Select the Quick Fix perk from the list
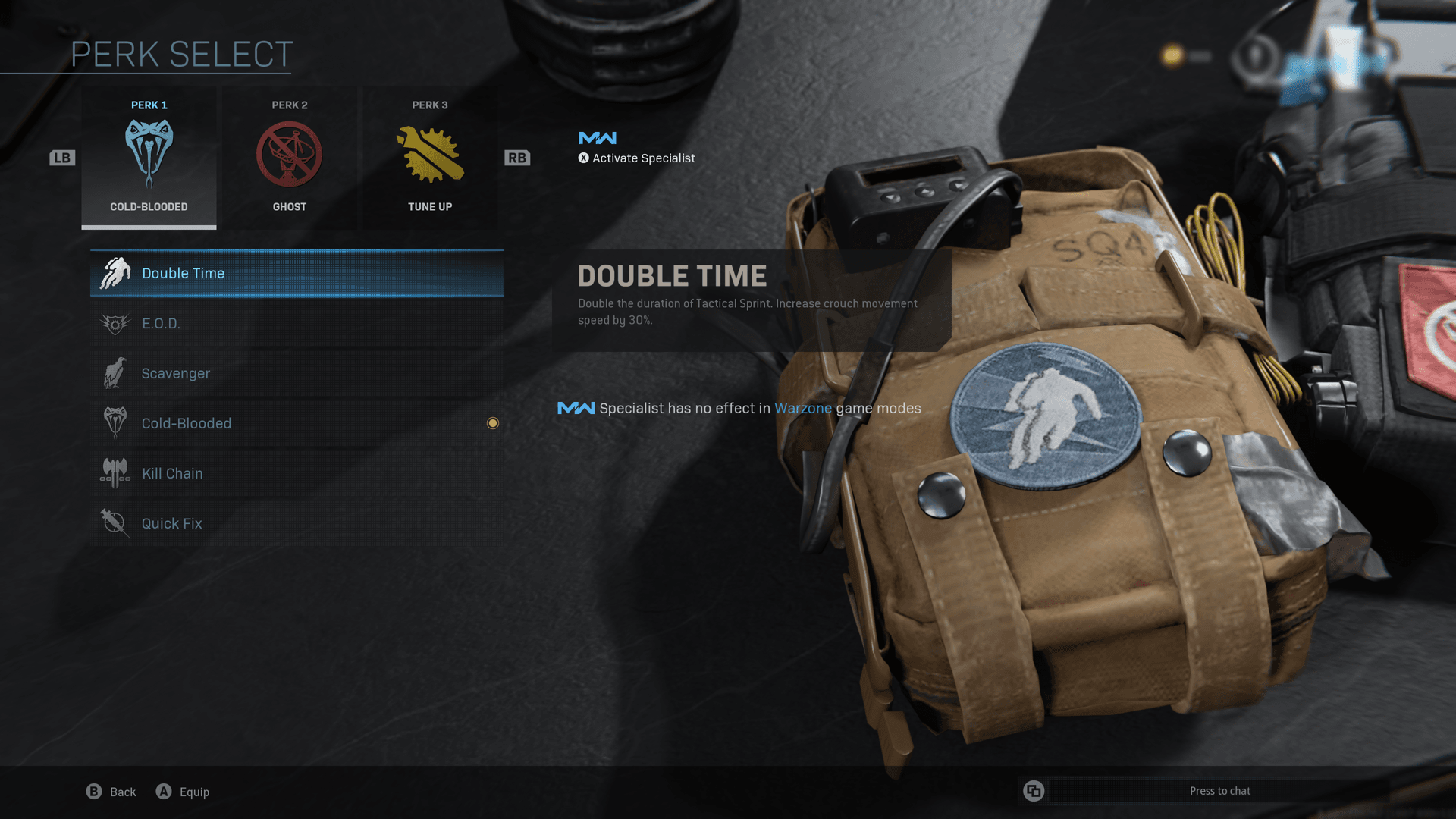This screenshot has height=819, width=1456. click(296, 522)
